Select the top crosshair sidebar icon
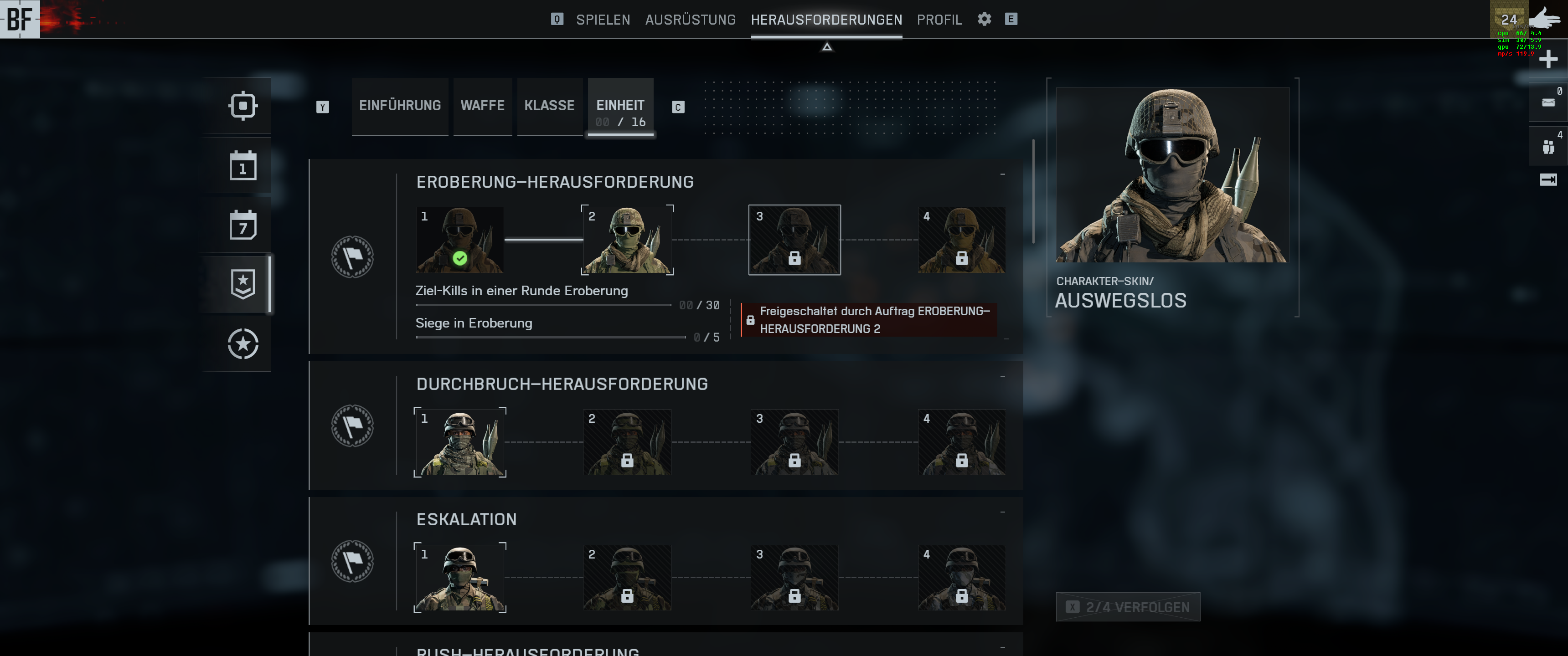1568x656 pixels. point(243,106)
